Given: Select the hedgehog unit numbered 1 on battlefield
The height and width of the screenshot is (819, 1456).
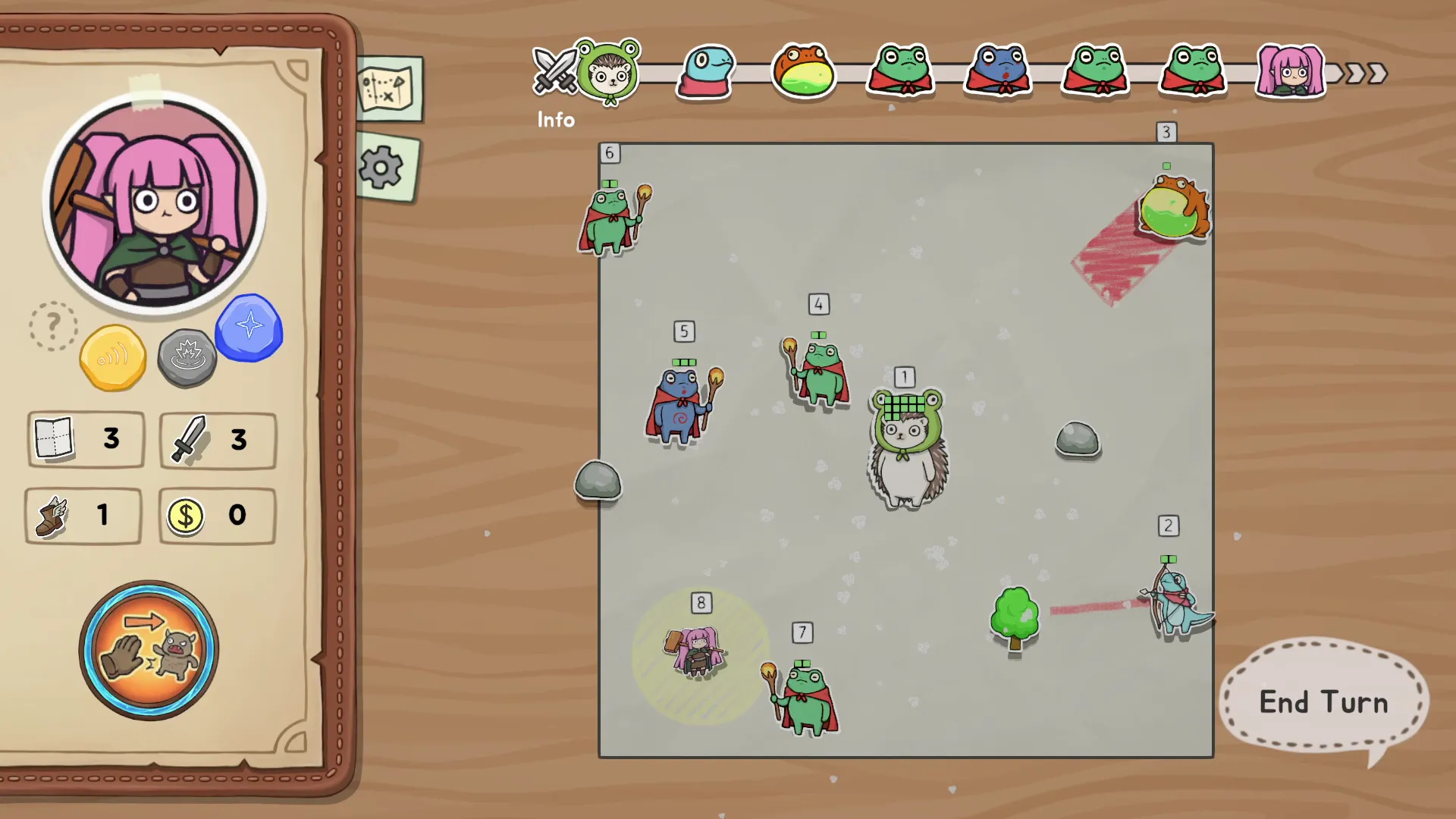Looking at the screenshot, I should click(907, 447).
